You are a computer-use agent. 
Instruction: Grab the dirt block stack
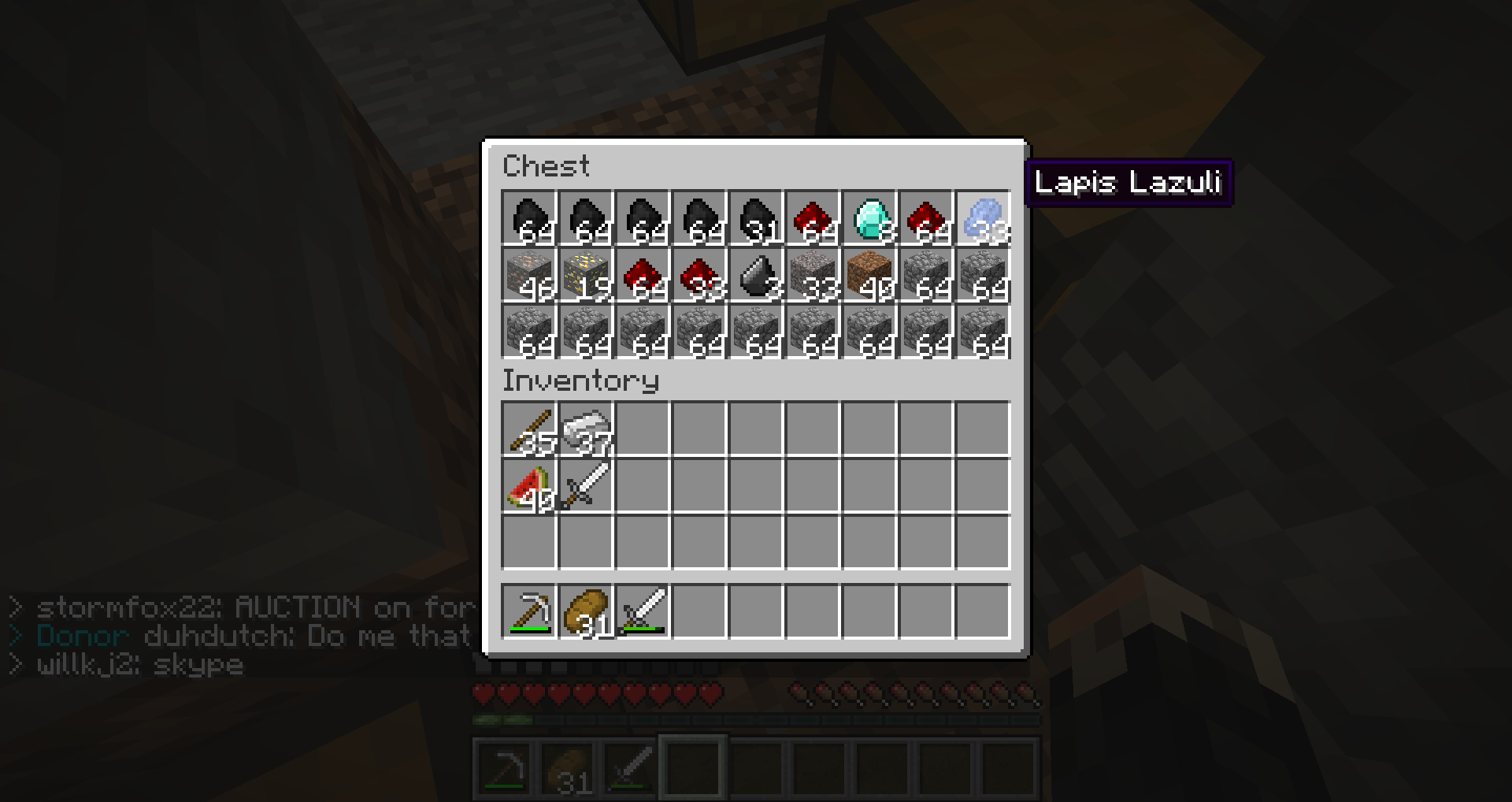(869, 275)
